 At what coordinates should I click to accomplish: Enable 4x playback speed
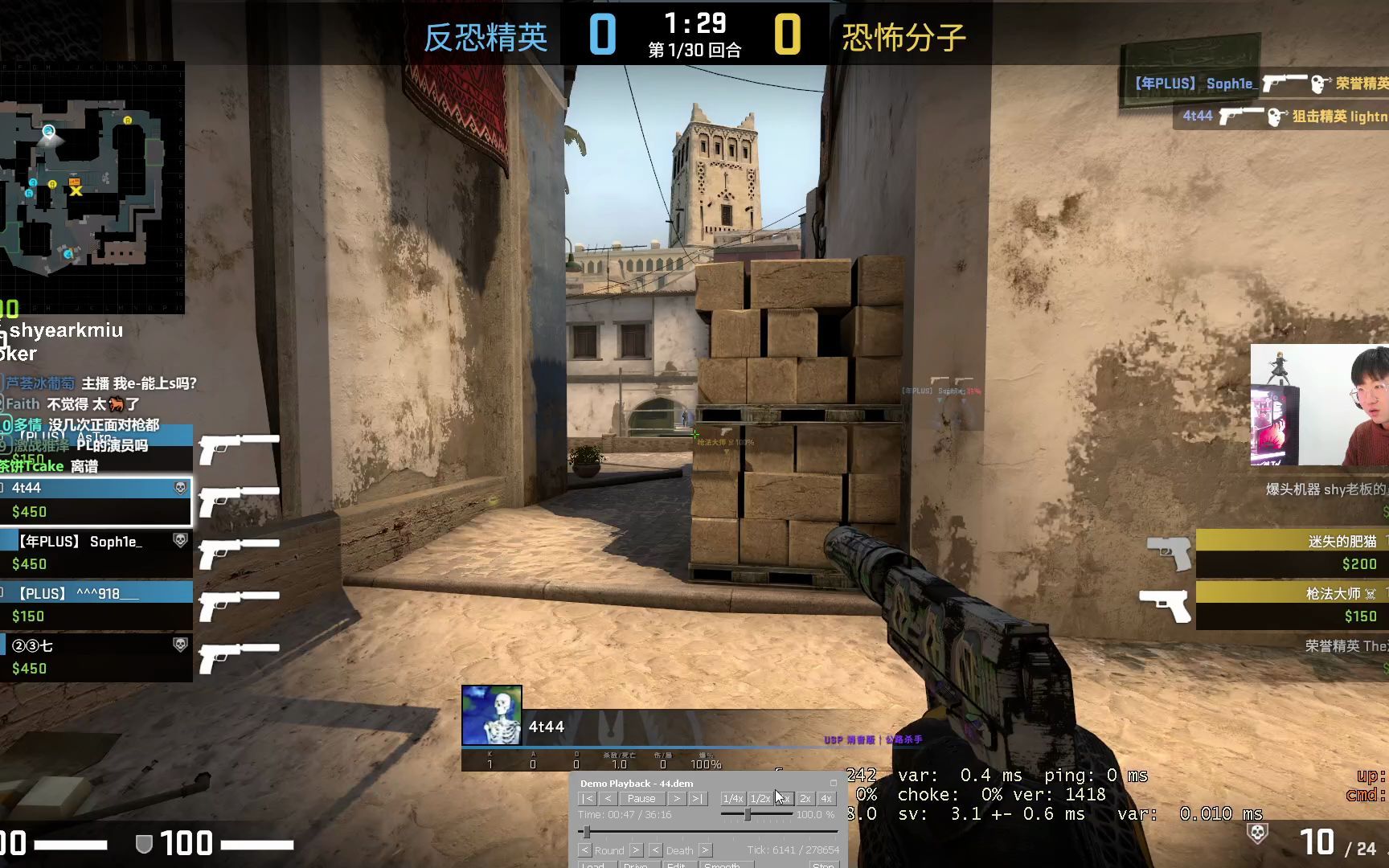(x=826, y=799)
